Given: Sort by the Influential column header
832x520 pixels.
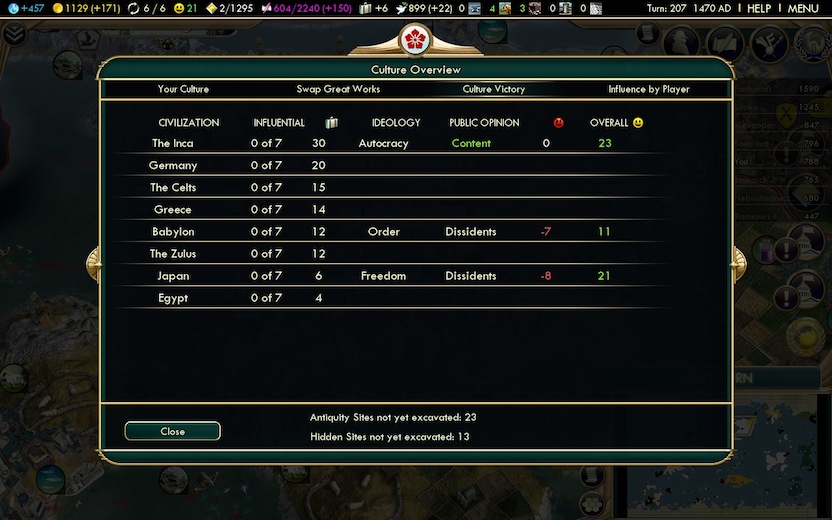Looking at the screenshot, I should (x=279, y=123).
